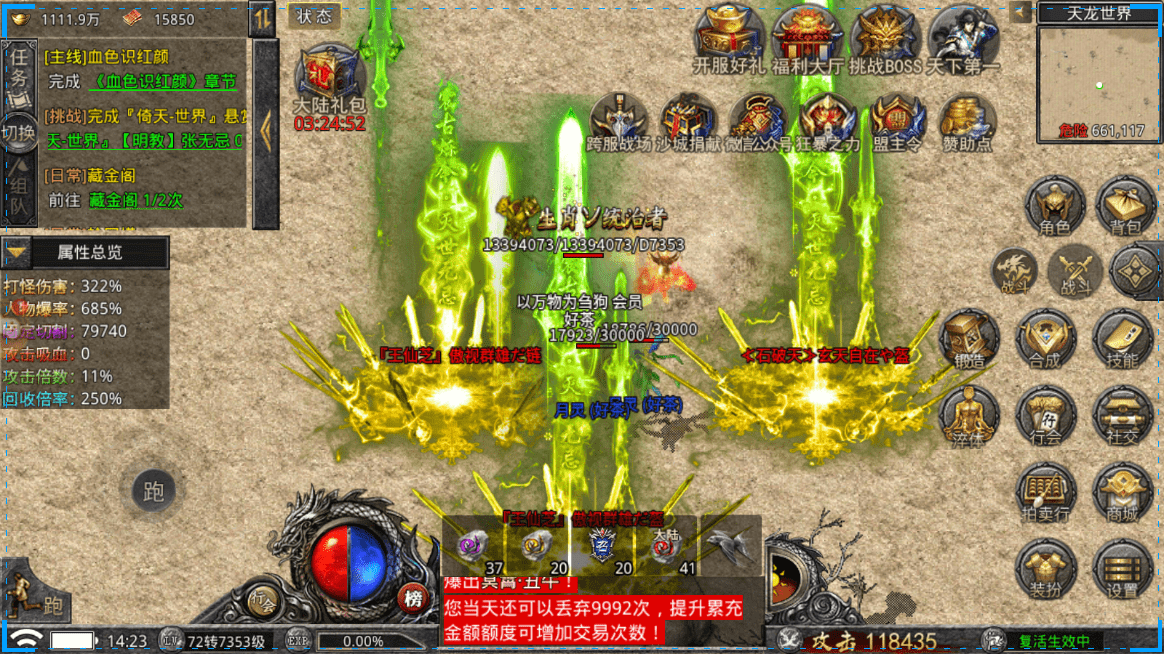Open the 跨服战场 cross-server battlefield

[x=617, y=122]
